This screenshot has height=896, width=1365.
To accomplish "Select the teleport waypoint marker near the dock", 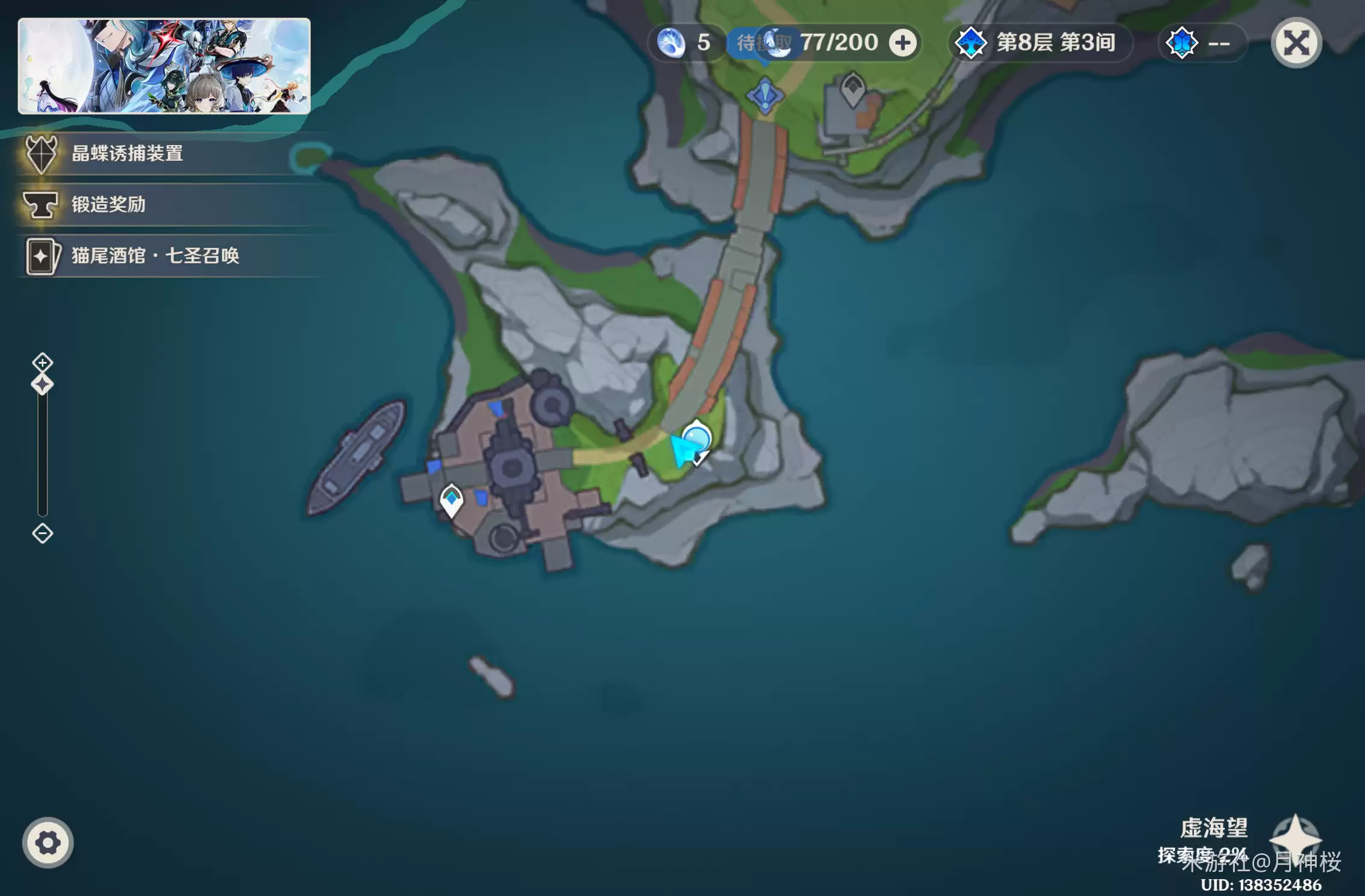I will pyautogui.click(x=451, y=499).
